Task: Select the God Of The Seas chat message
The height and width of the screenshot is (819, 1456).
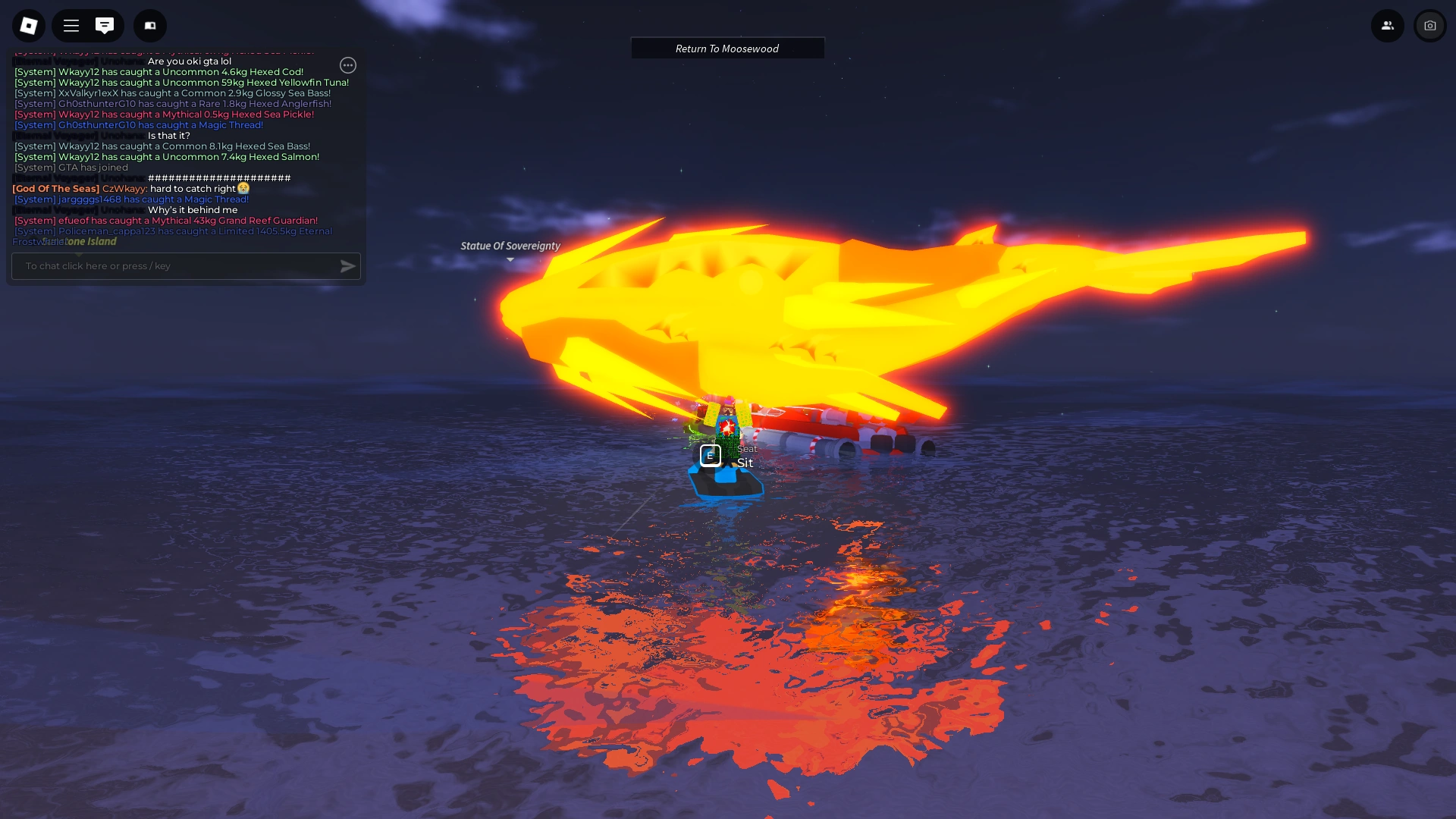Action: 129,188
